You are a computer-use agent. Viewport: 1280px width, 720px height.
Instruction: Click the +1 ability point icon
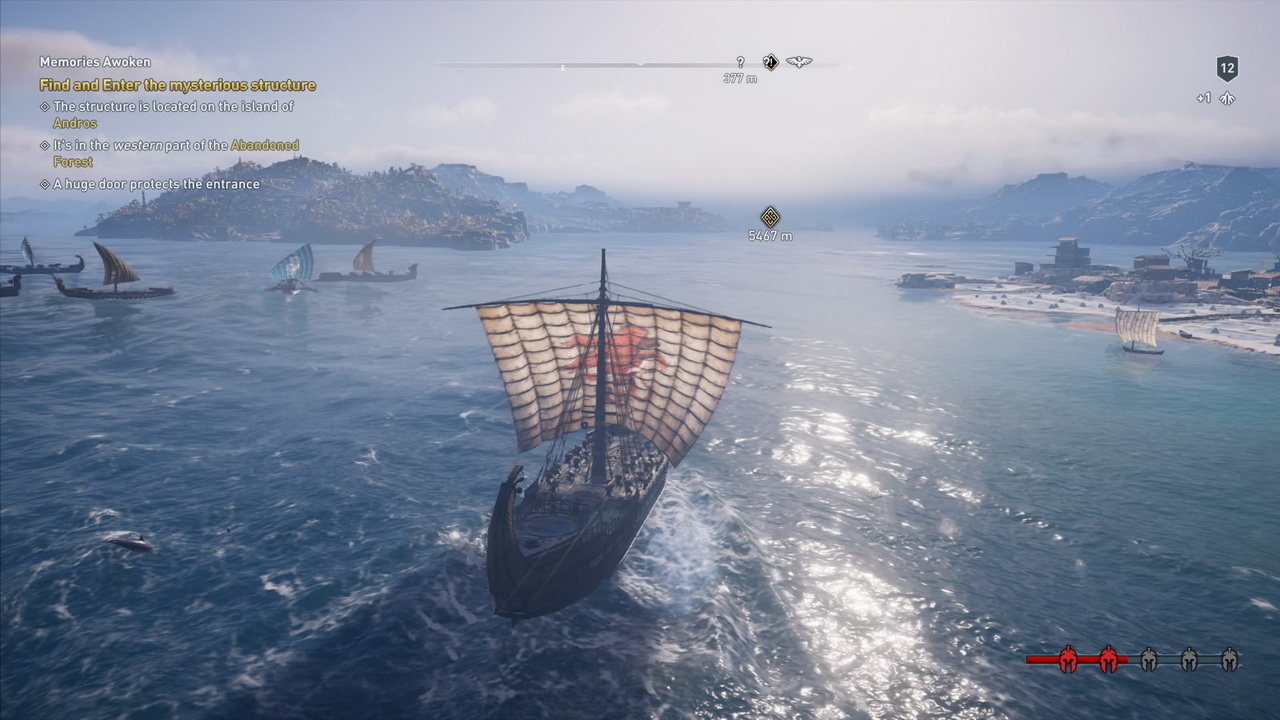1226,98
